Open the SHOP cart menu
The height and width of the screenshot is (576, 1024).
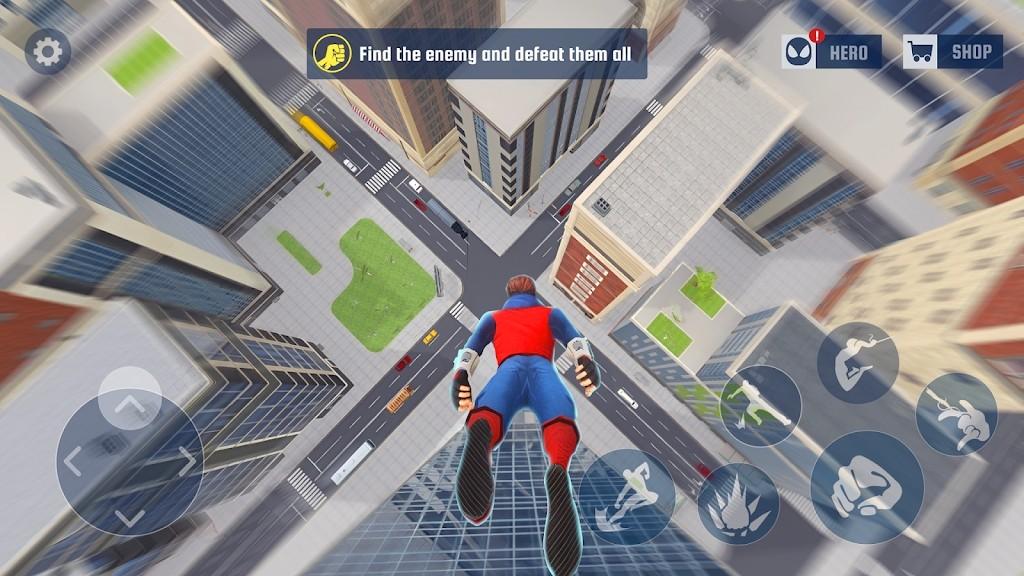(952, 52)
